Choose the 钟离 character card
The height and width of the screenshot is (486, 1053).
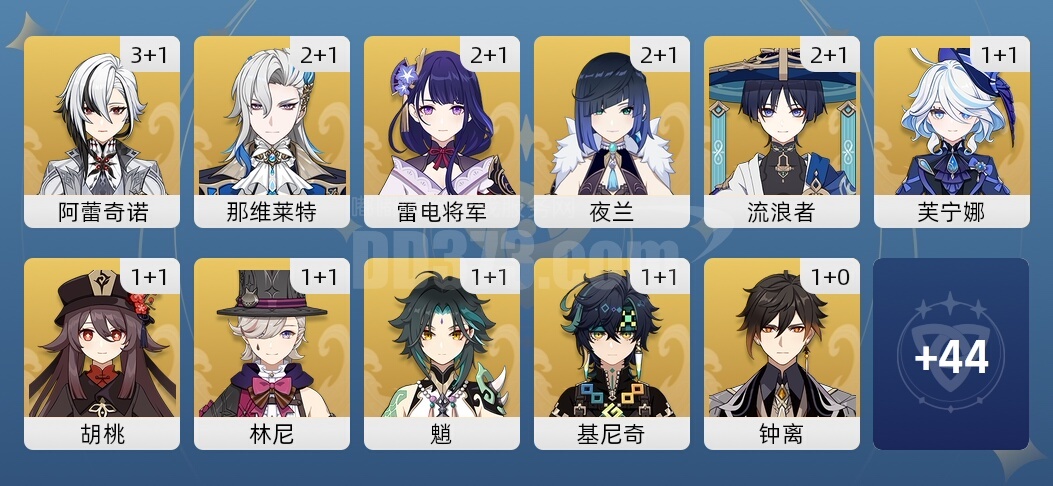click(782, 354)
